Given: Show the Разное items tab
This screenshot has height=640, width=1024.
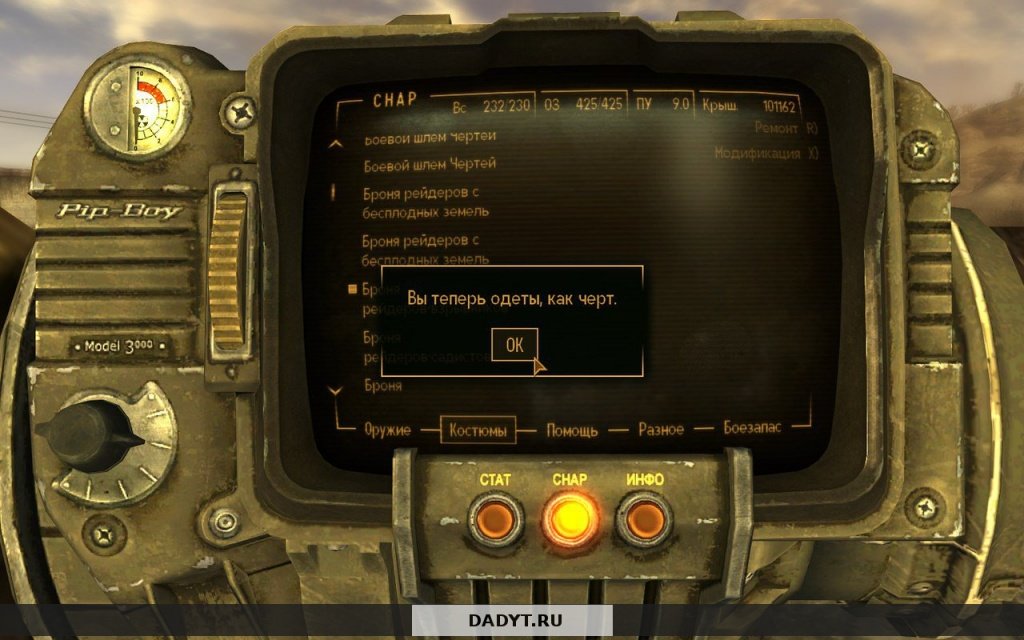Looking at the screenshot, I should pos(661,429).
